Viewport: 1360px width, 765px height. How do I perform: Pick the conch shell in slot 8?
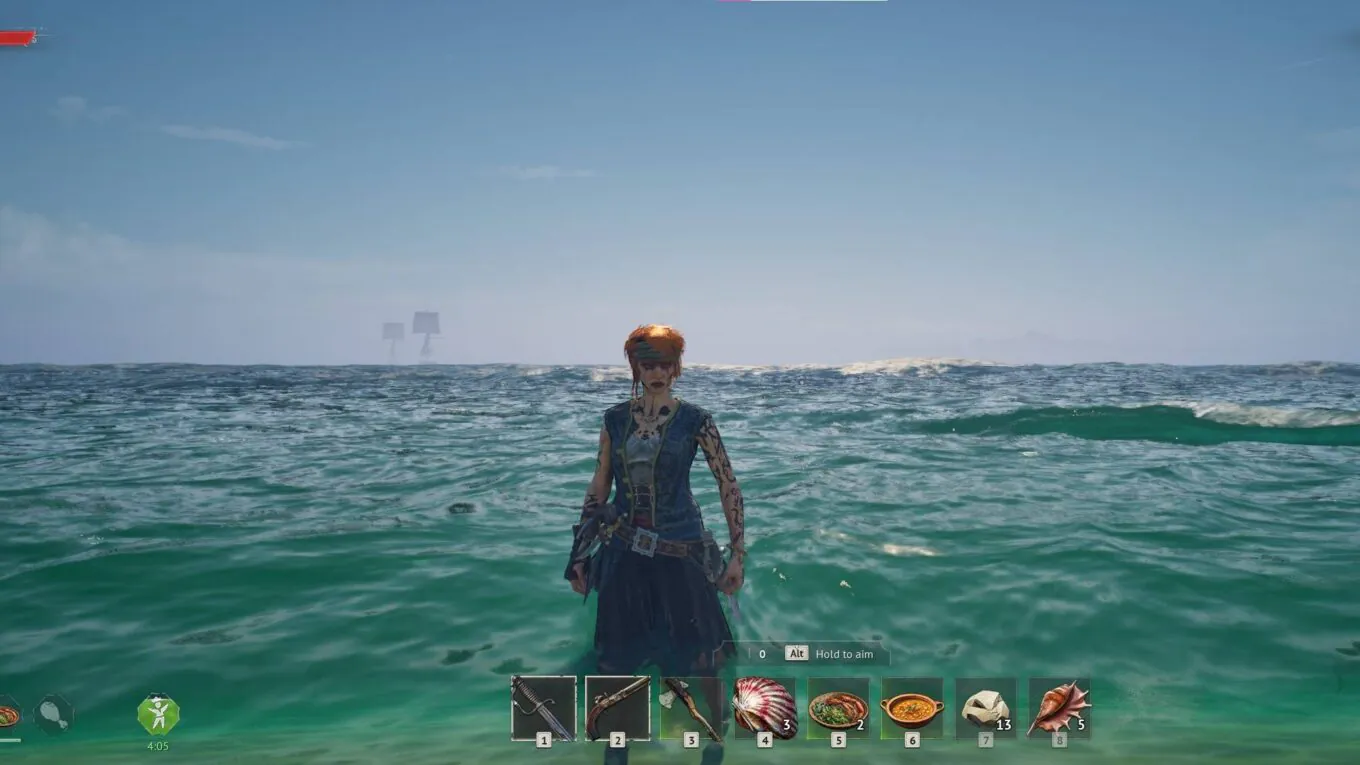coord(1060,705)
